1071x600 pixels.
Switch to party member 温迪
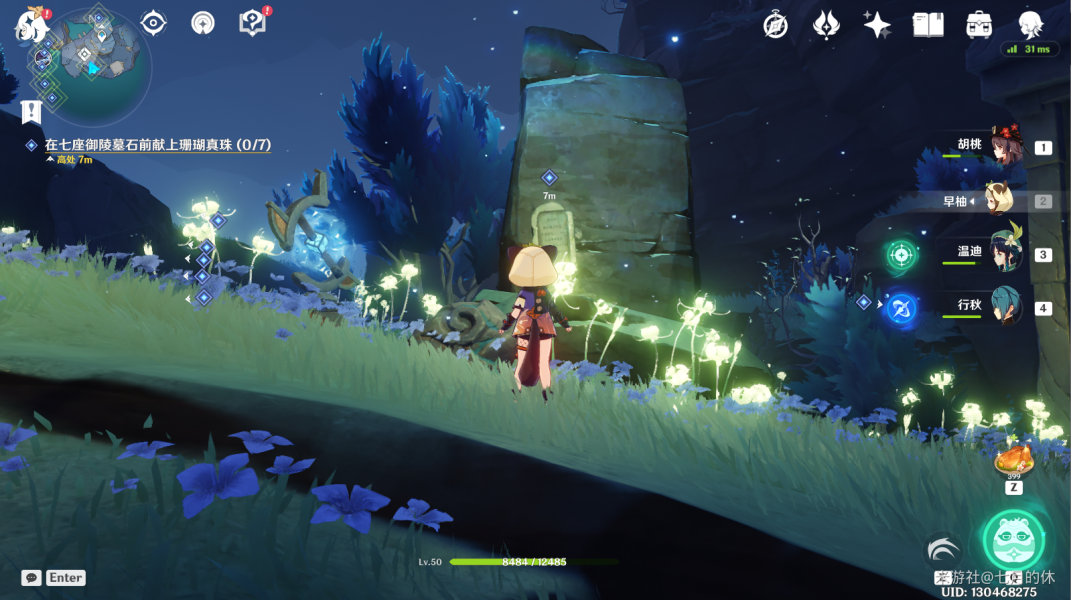pos(1003,254)
